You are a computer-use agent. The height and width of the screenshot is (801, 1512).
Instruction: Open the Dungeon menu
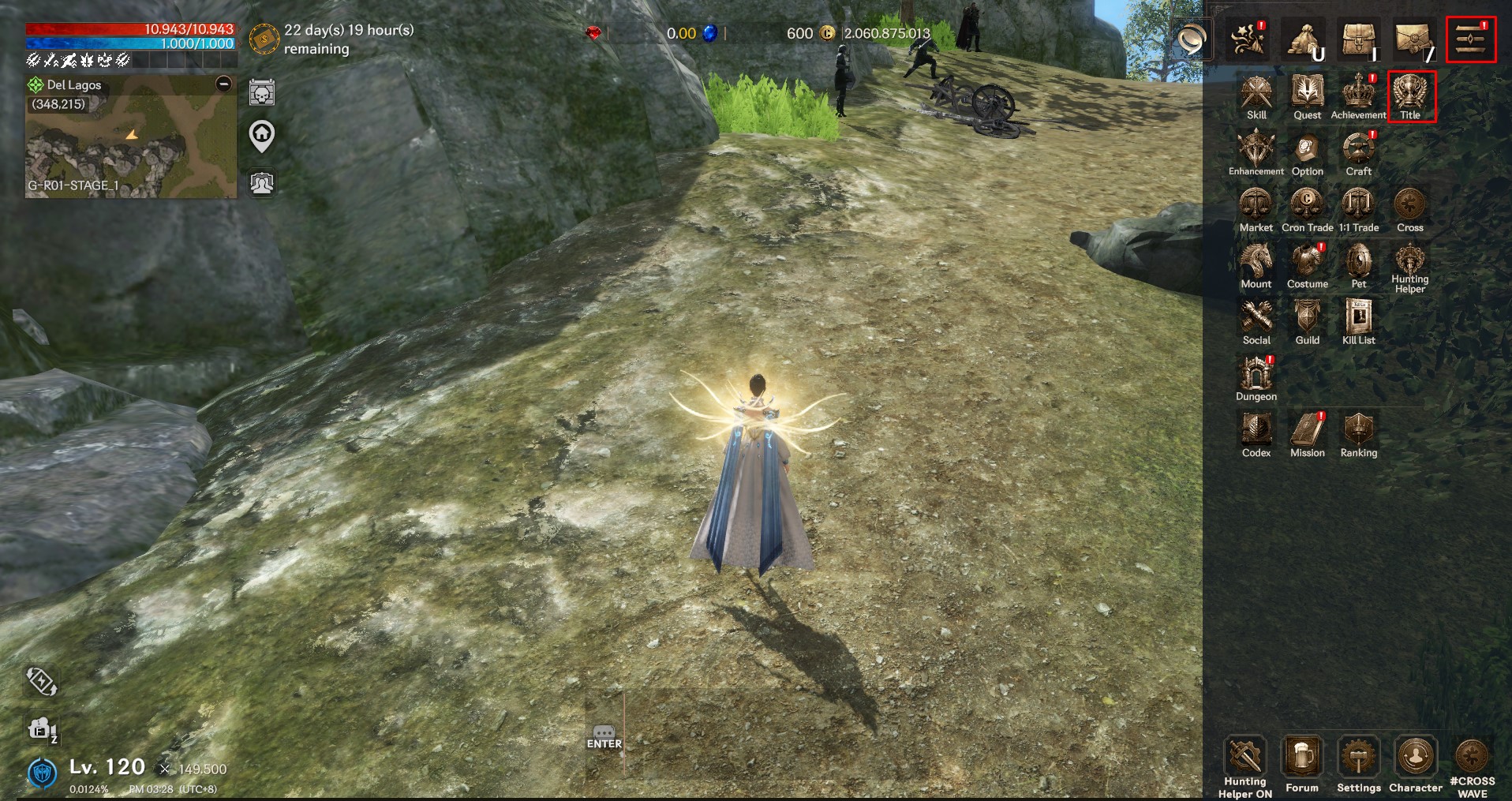click(1256, 377)
